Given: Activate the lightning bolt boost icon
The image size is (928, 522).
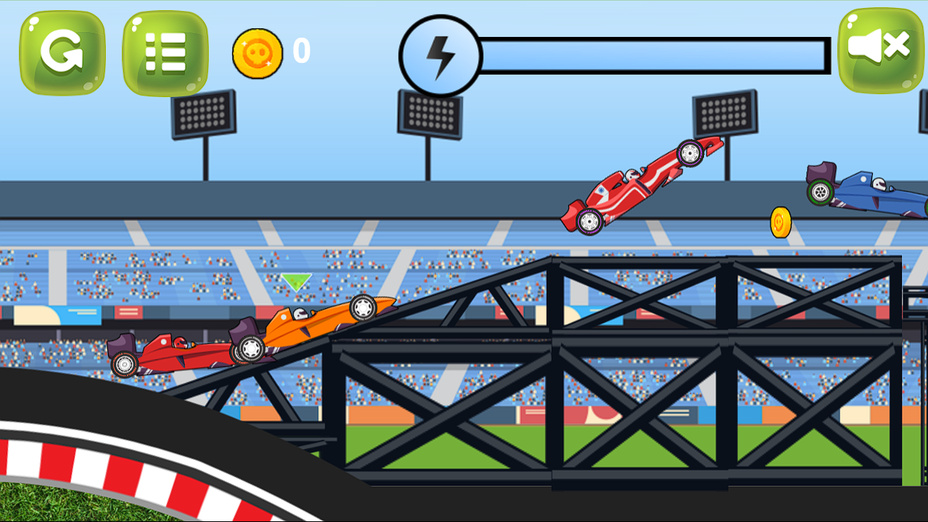Looking at the screenshot, I should point(440,56).
